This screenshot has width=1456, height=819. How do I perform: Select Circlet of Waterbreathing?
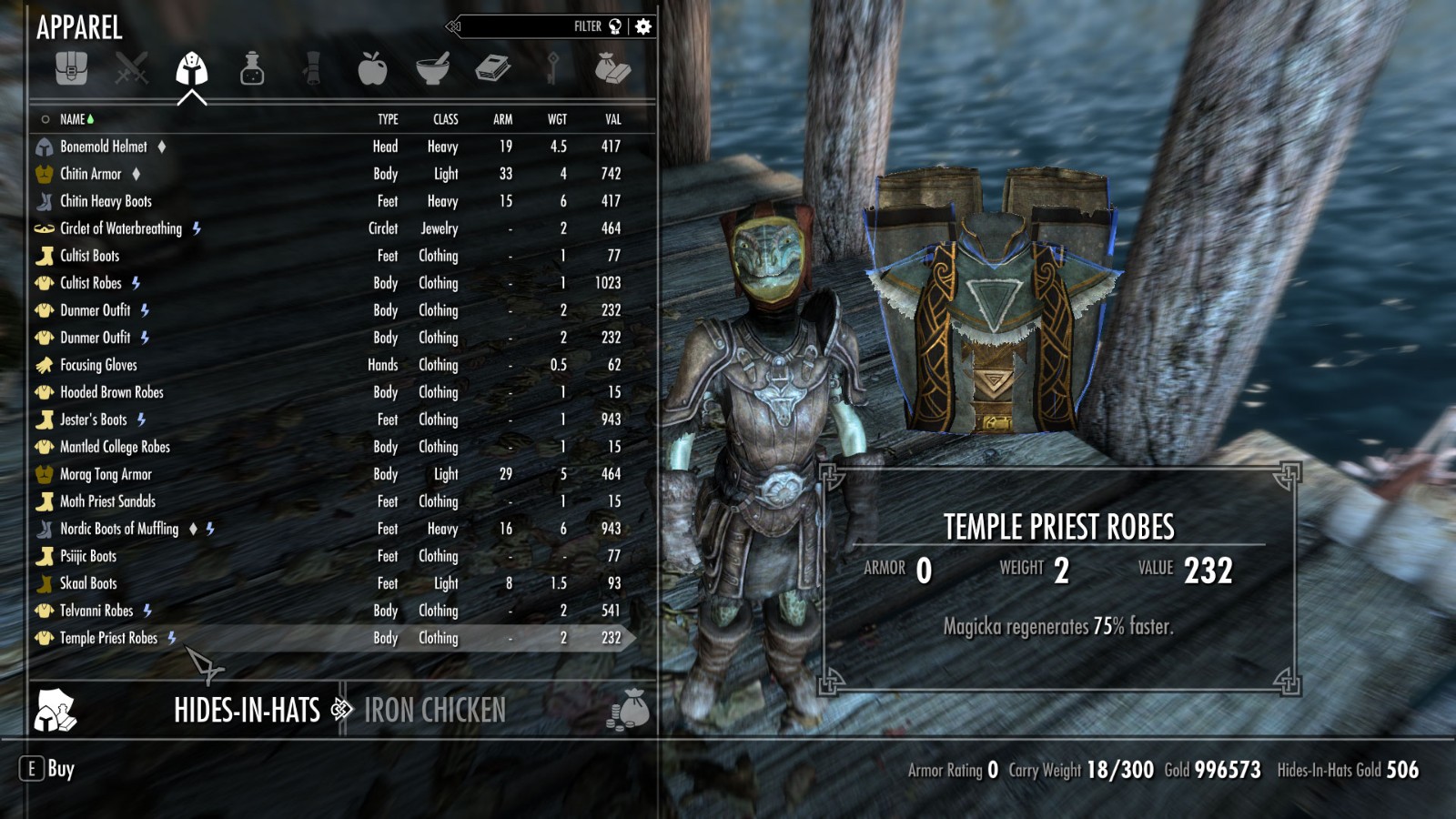121,228
